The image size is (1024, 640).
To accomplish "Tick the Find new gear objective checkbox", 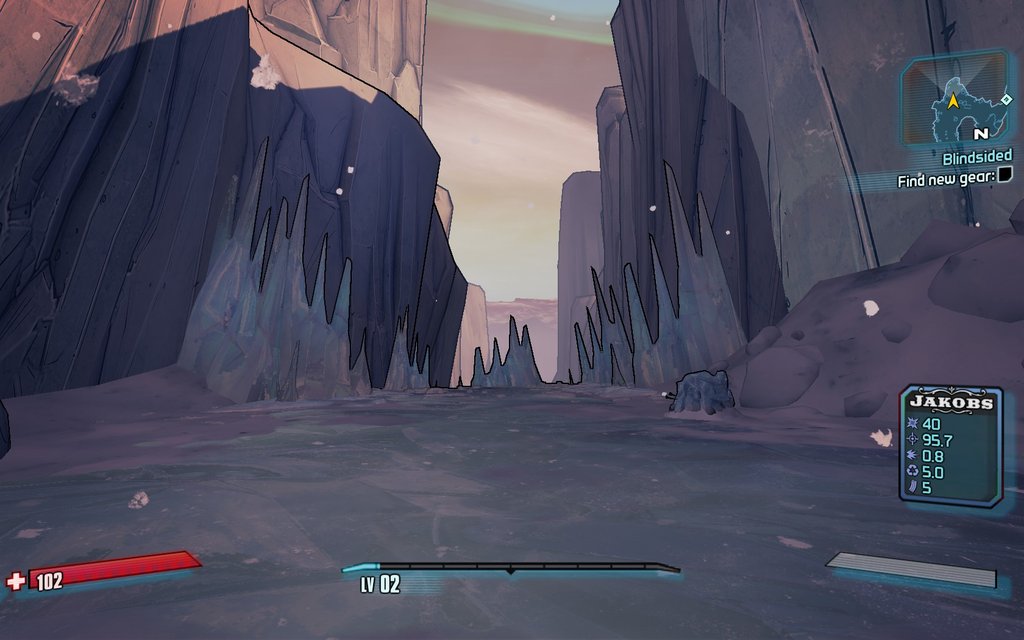I will click(x=1004, y=176).
